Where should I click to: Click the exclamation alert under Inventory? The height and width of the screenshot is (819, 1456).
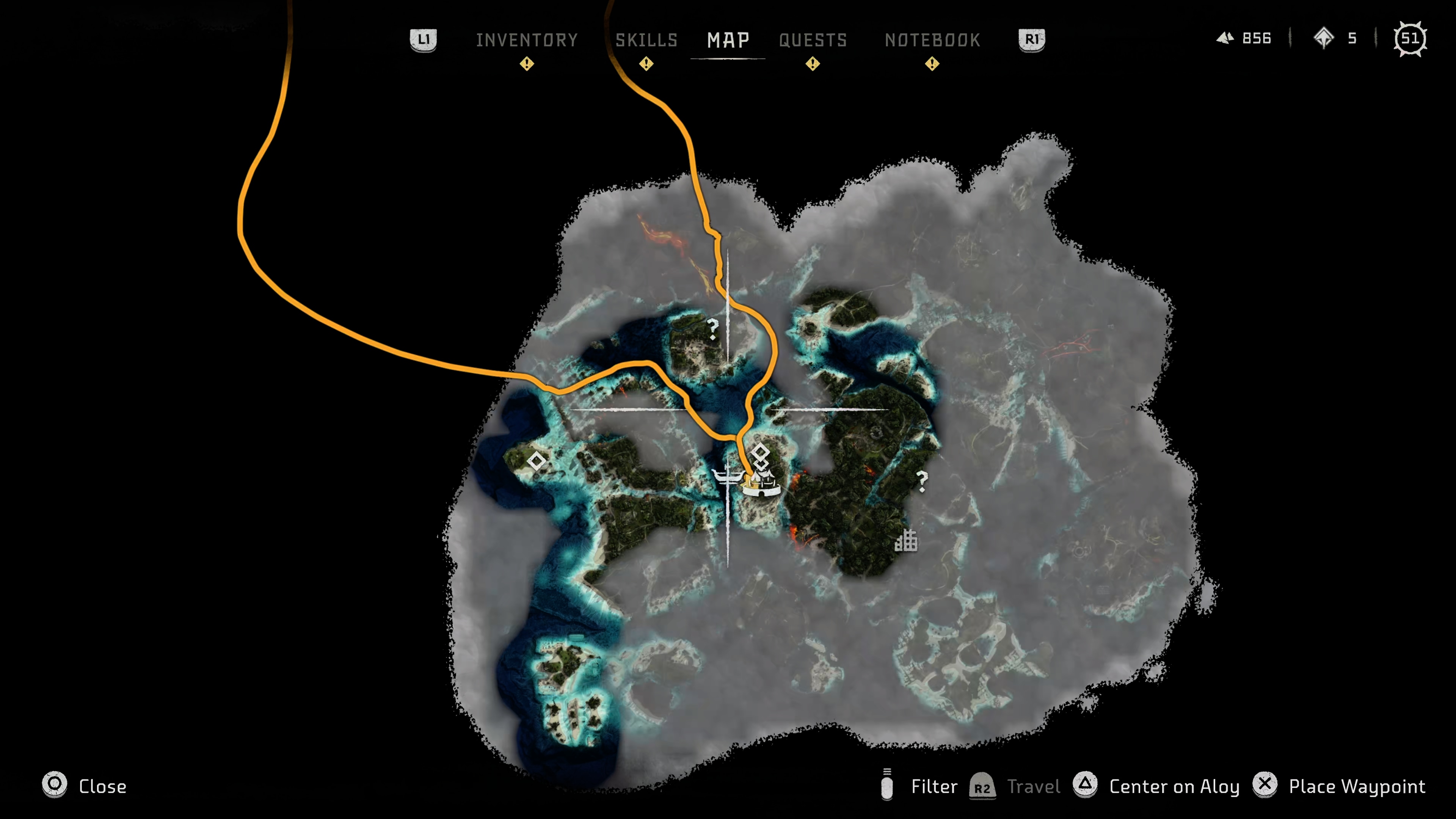point(527,64)
